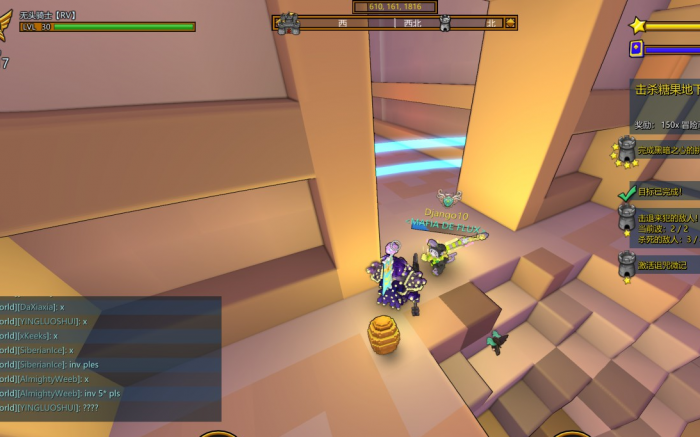Click the green checkmark completed objective
700x437 pixels.
627,191
